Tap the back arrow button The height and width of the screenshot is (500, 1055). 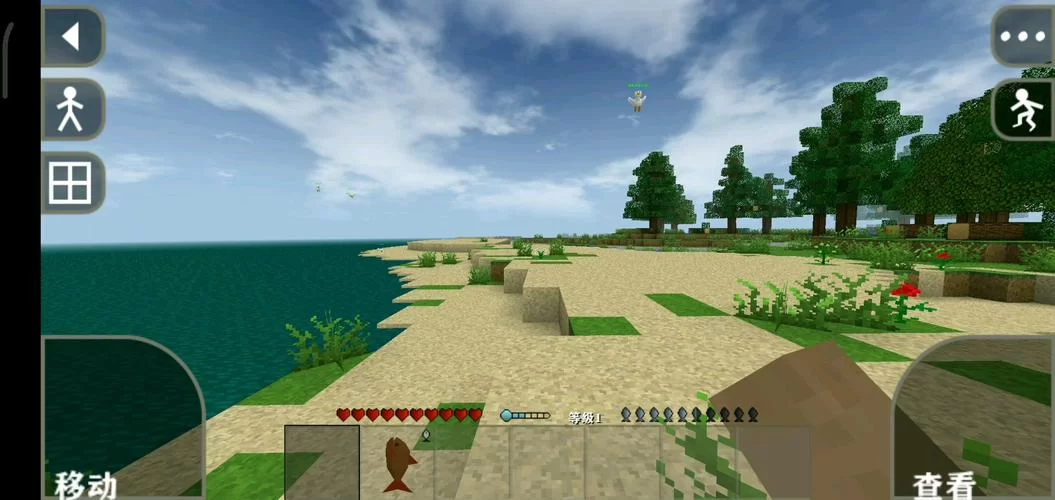tap(72, 37)
